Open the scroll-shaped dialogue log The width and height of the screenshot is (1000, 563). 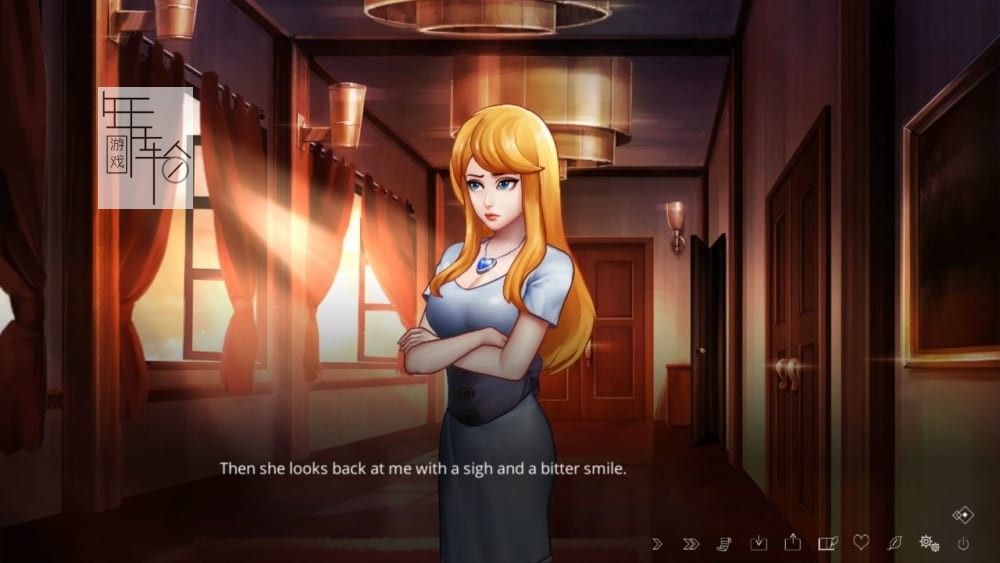(x=724, y=543)
